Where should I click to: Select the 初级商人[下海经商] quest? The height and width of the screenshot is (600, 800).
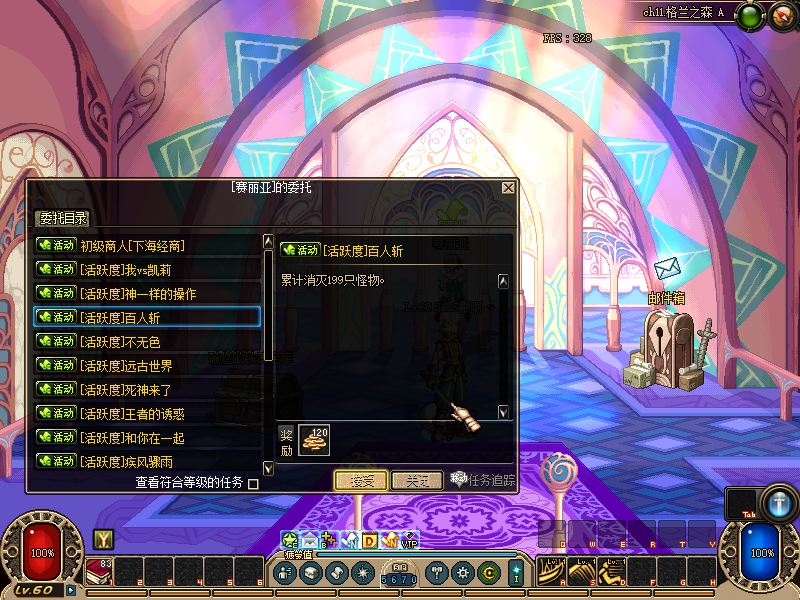pos(147,245)
